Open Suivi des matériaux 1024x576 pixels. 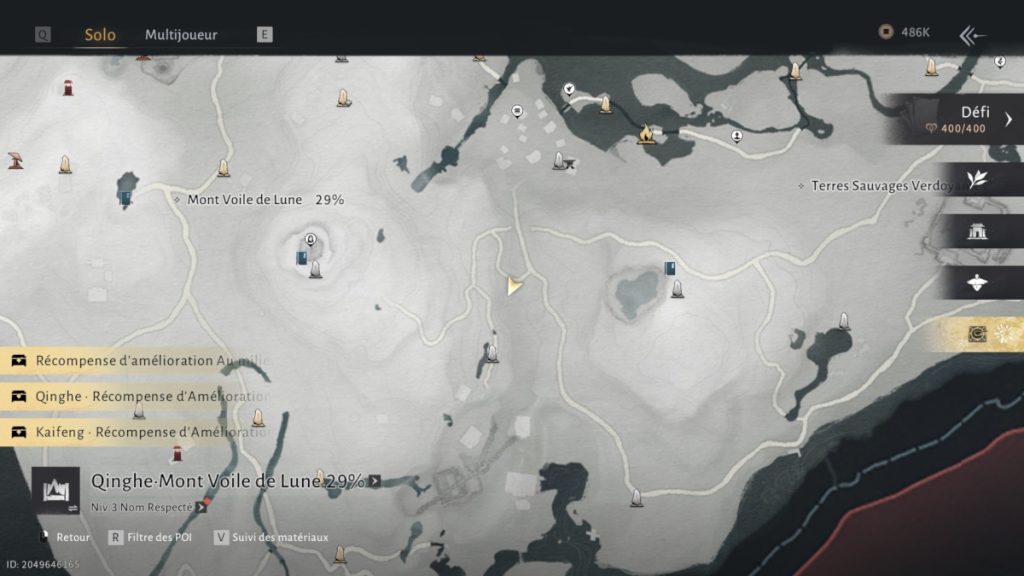click(x=270, y=537)
